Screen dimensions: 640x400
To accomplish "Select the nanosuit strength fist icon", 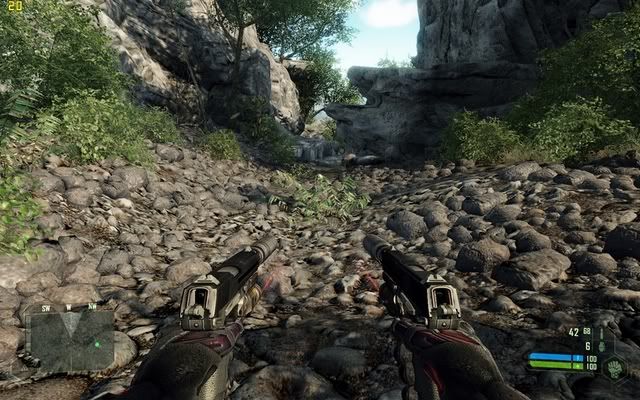I will 612,368.
